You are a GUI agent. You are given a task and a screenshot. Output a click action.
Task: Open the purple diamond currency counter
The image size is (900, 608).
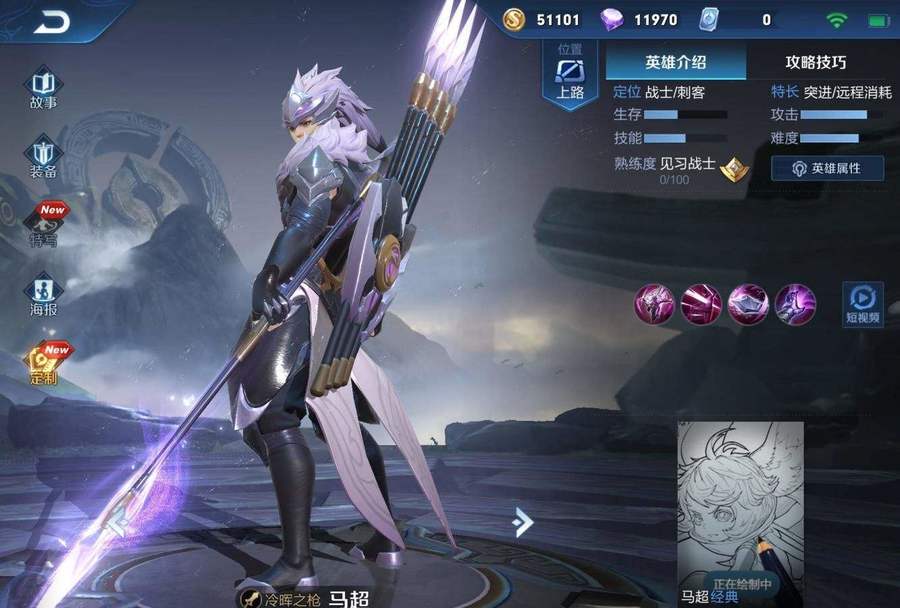click(643, 19)
